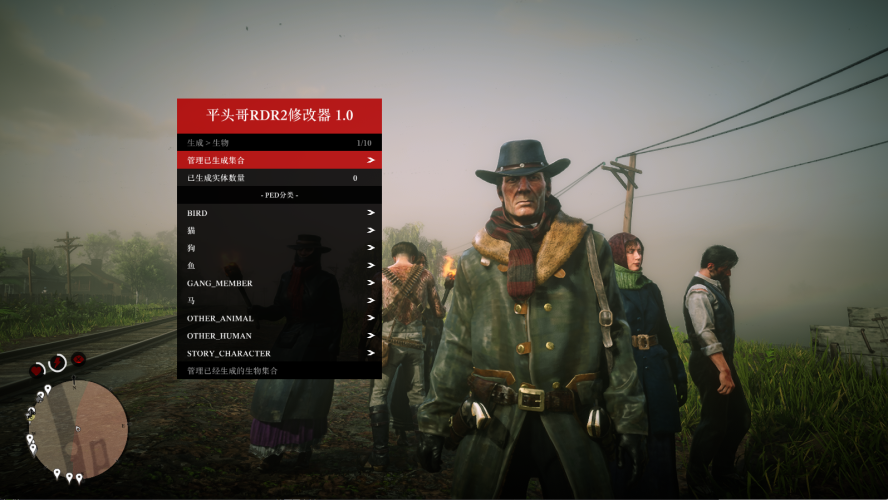888x500 pixels.
Task: Open the STORY_CHARACTER category
Action: (279, 353)
